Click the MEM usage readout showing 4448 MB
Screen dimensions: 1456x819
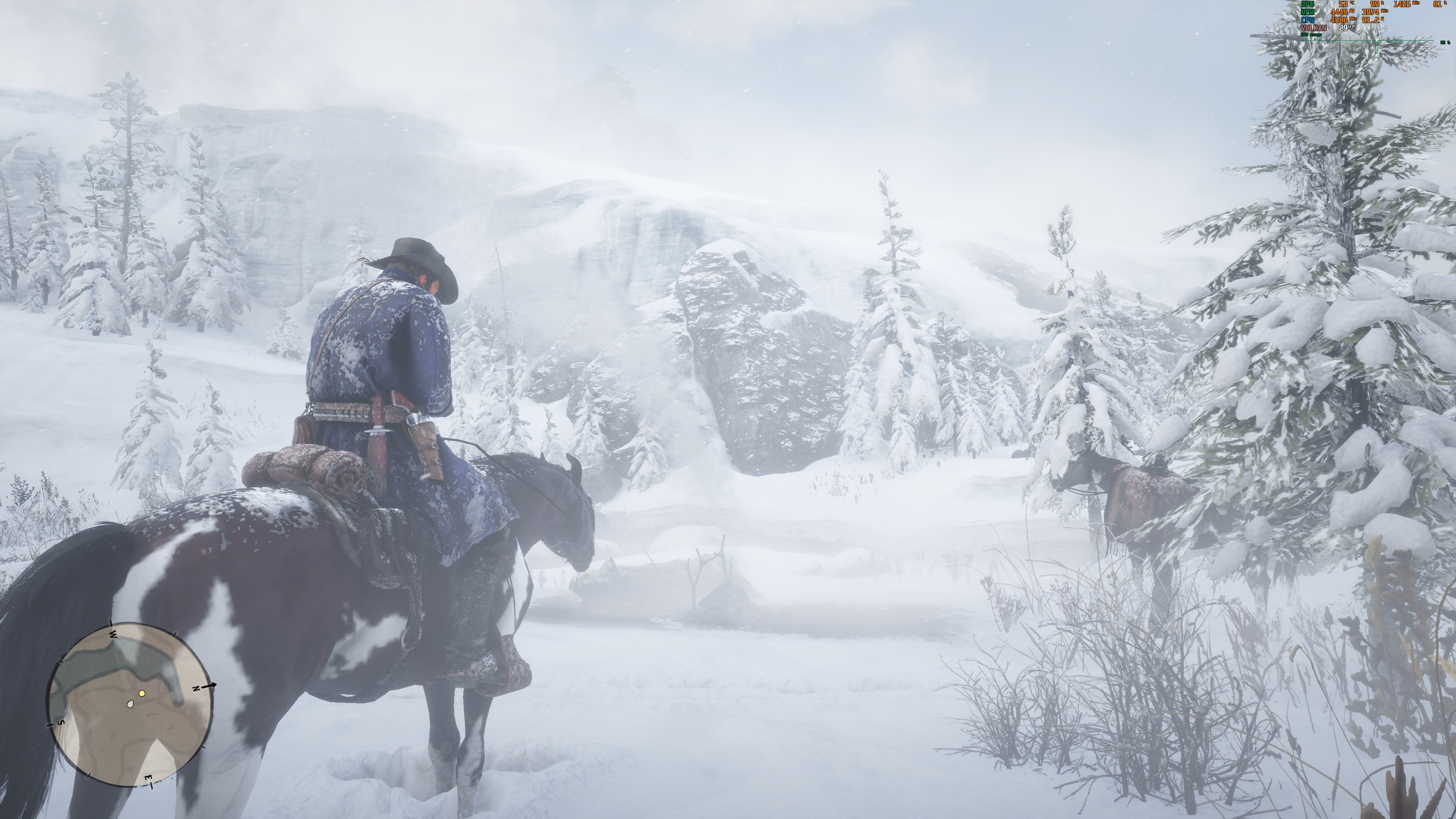(1340, 12)
